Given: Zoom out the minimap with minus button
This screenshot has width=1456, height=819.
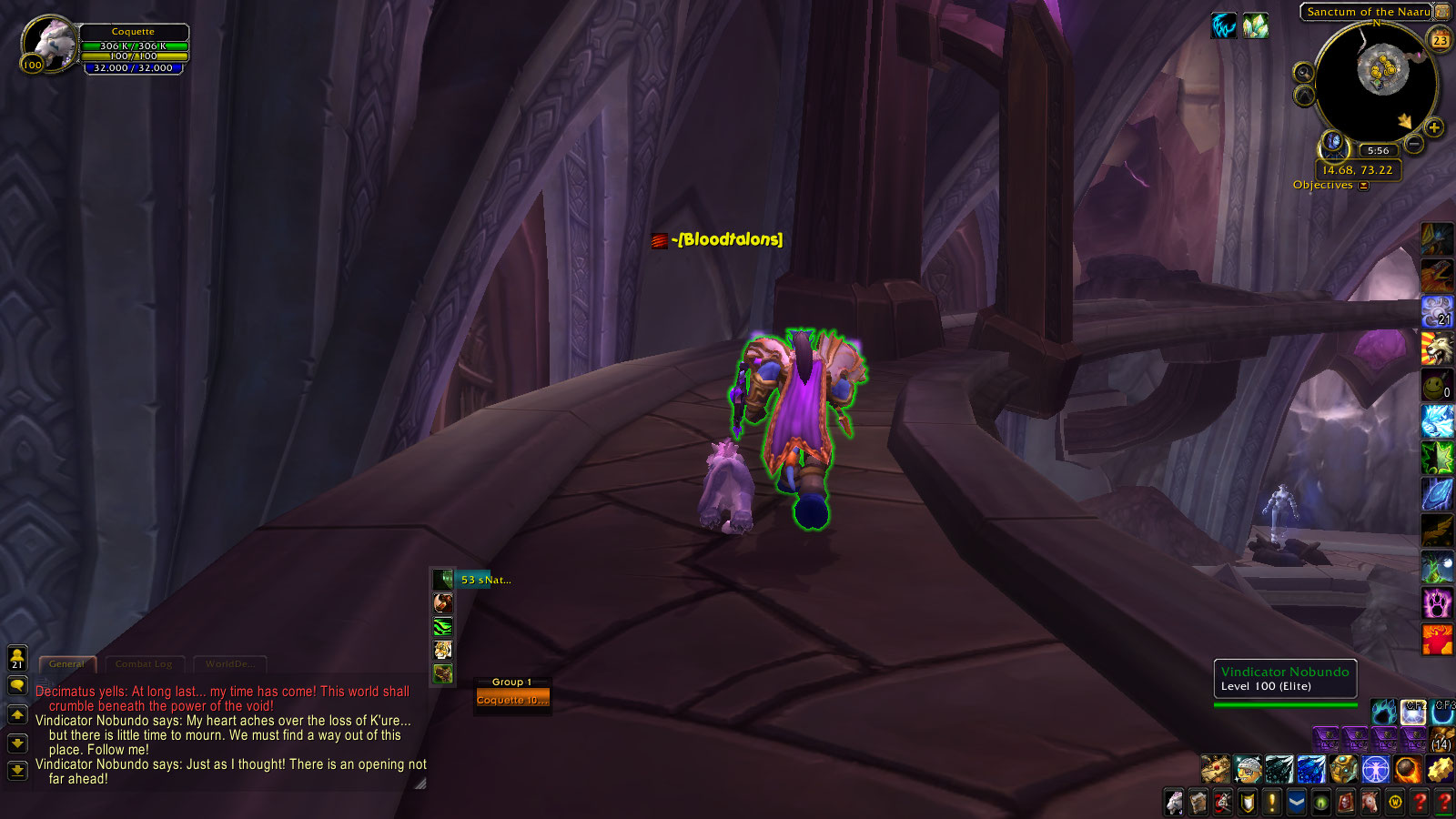Looking at the screenshot, I should (1413, 144).
